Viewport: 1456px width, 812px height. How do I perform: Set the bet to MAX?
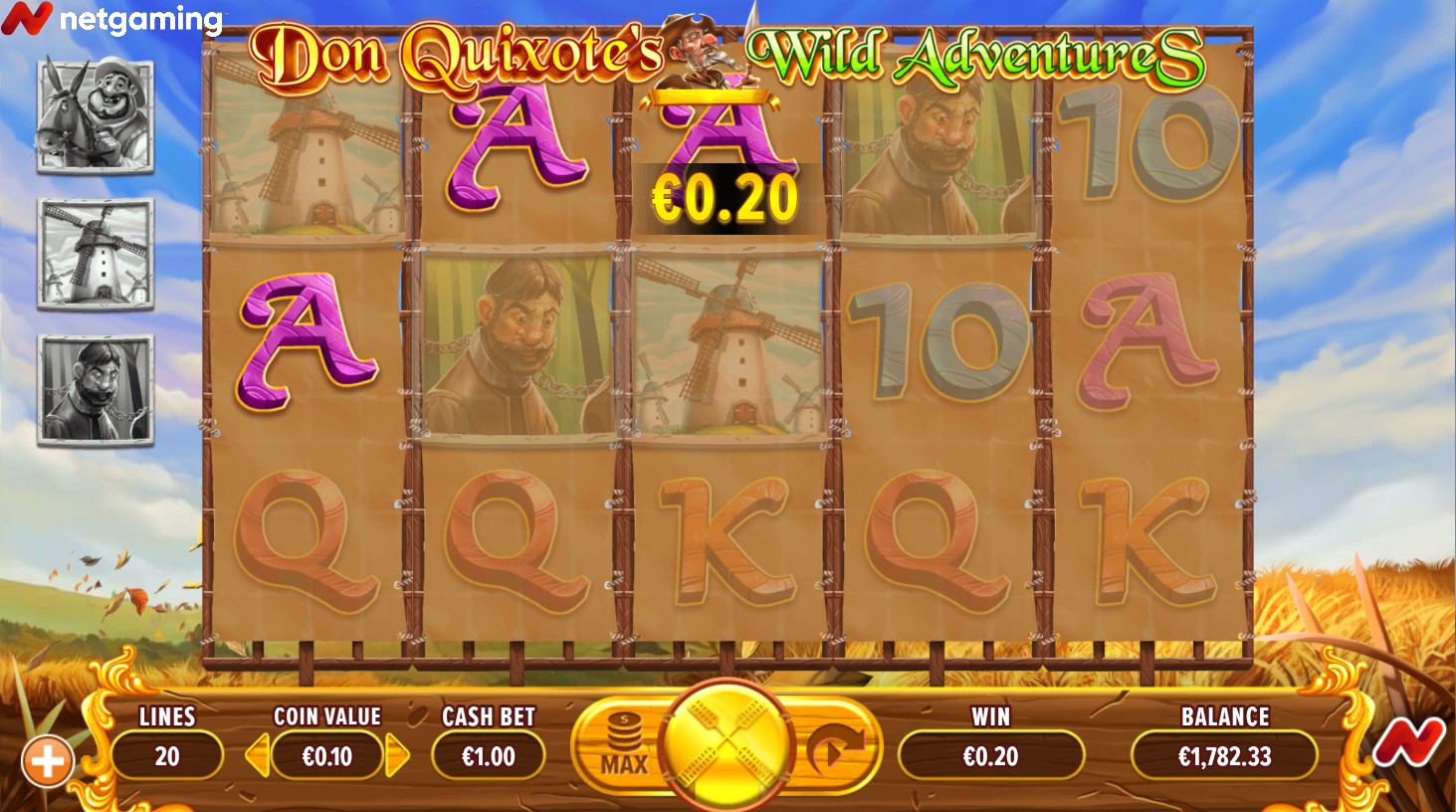click(624, 748)
